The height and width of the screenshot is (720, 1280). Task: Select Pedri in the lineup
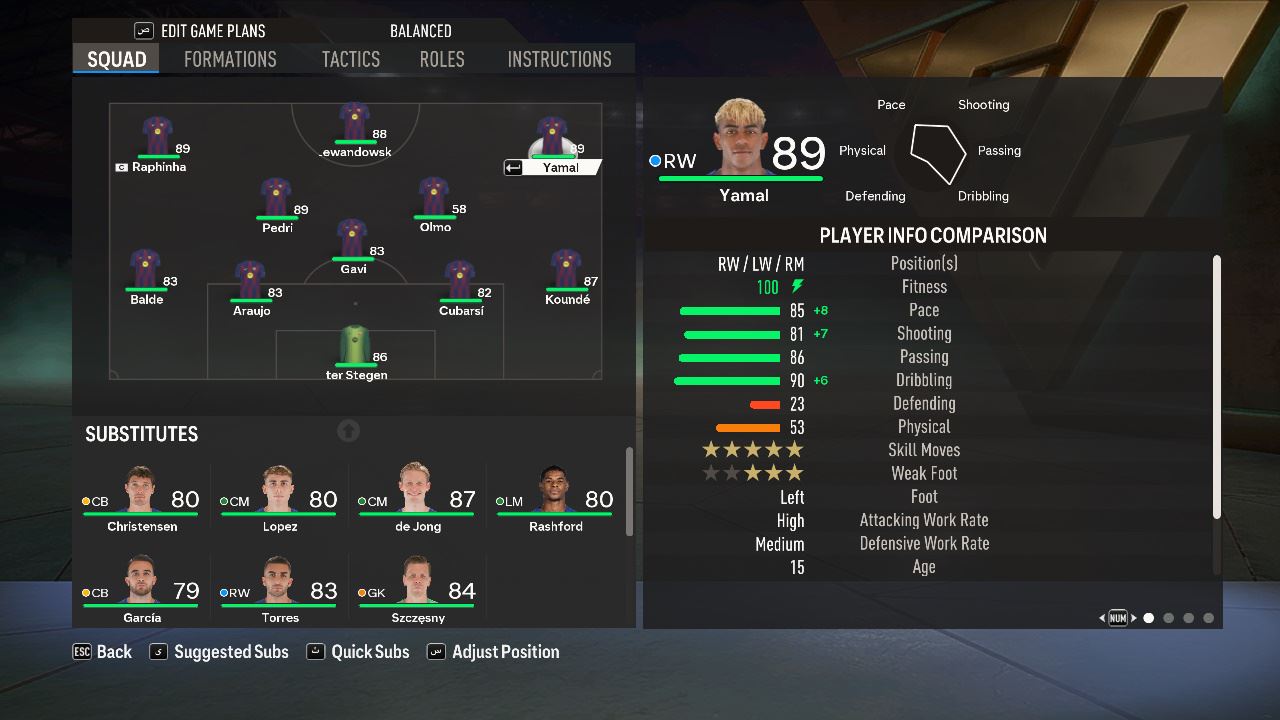tap(276, 198)
